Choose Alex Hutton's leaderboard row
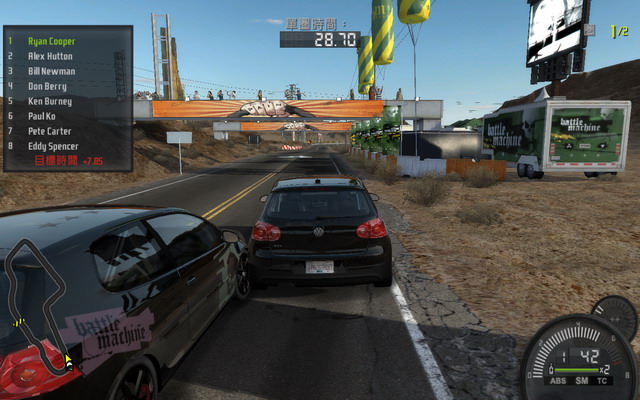Viewport: 640px width, 400px height. click(50, 57)
